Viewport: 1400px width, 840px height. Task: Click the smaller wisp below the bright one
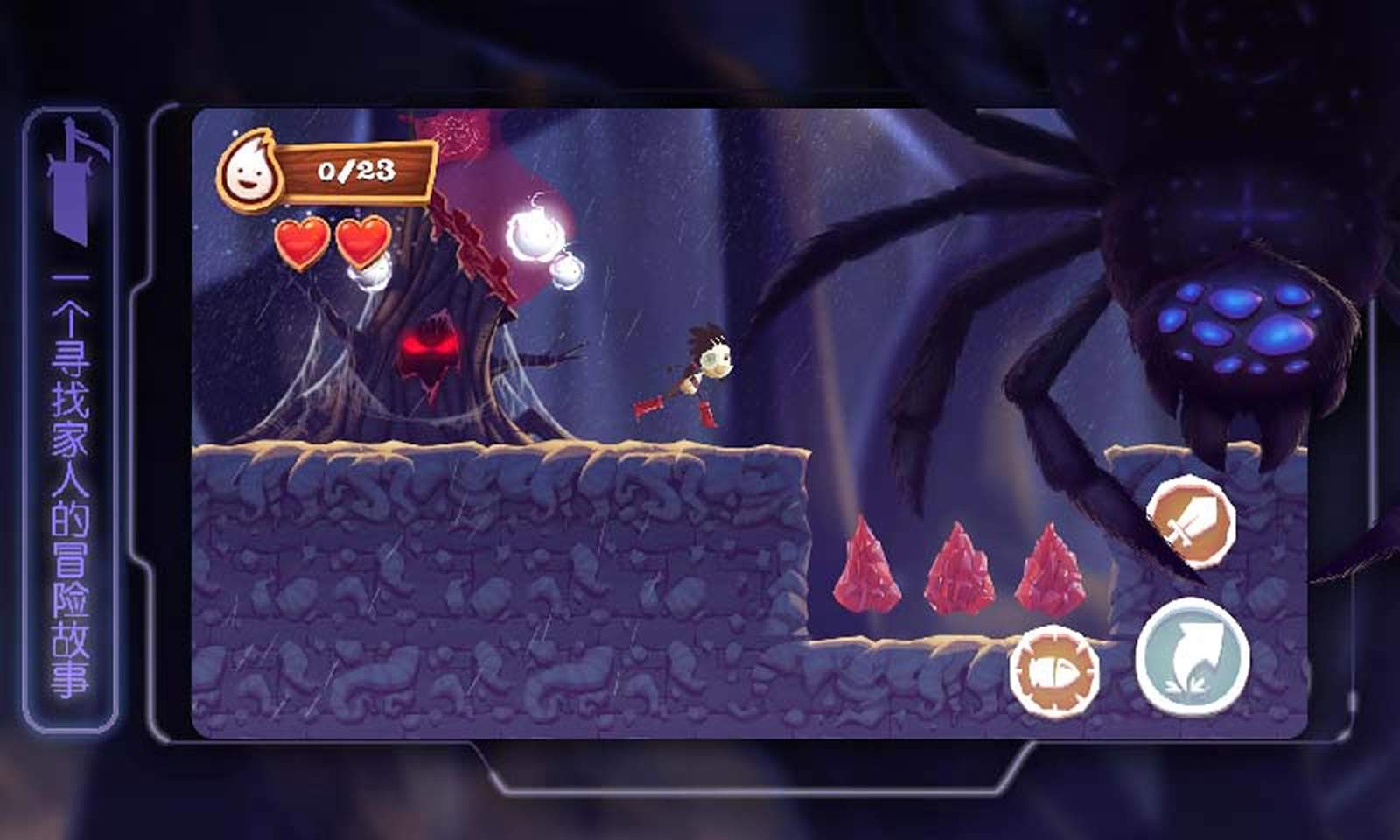568,271
